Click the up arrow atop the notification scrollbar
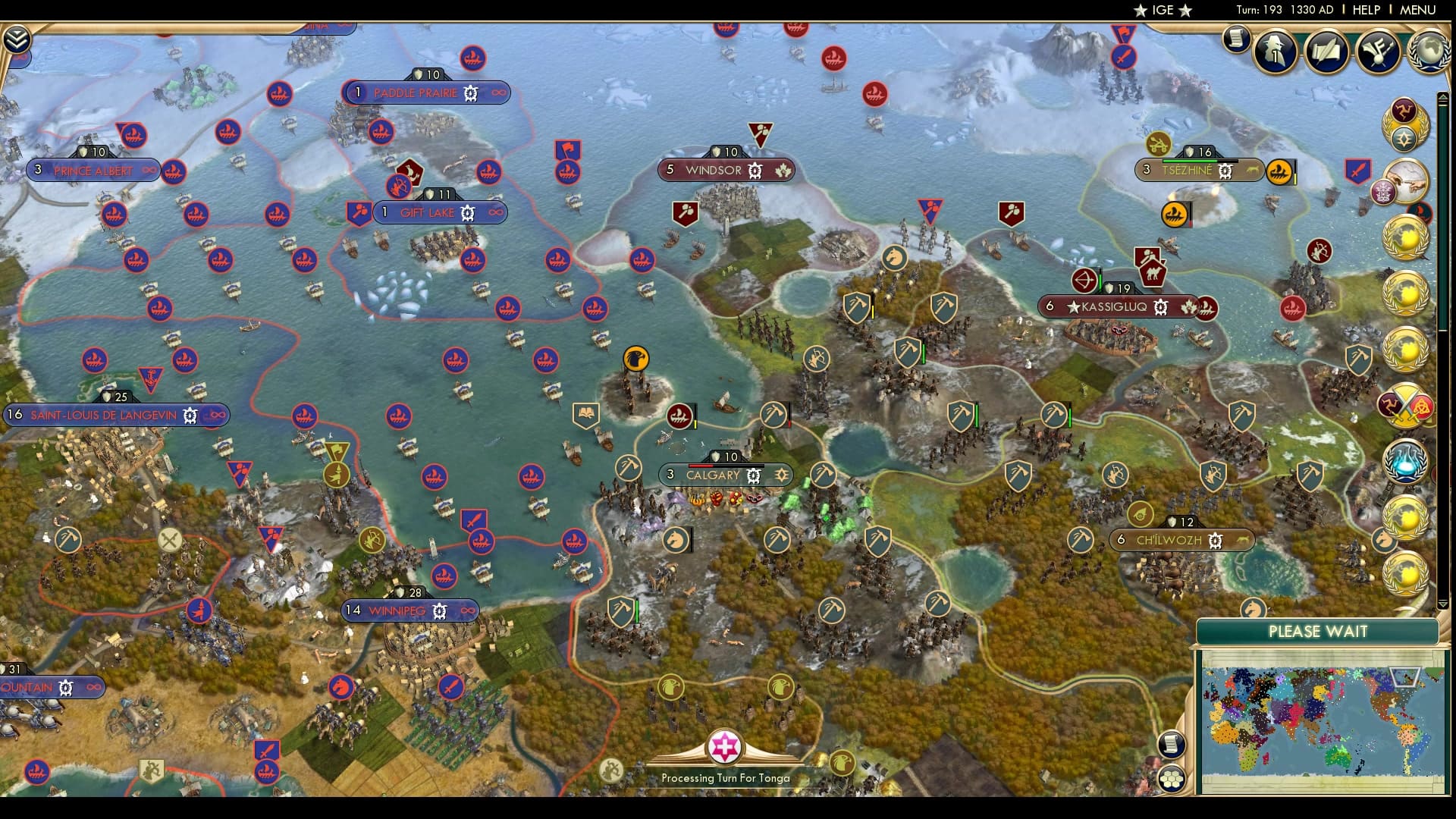This screenshot has width=1456, height=819. pyautogui.click(x=1443, y=96)
